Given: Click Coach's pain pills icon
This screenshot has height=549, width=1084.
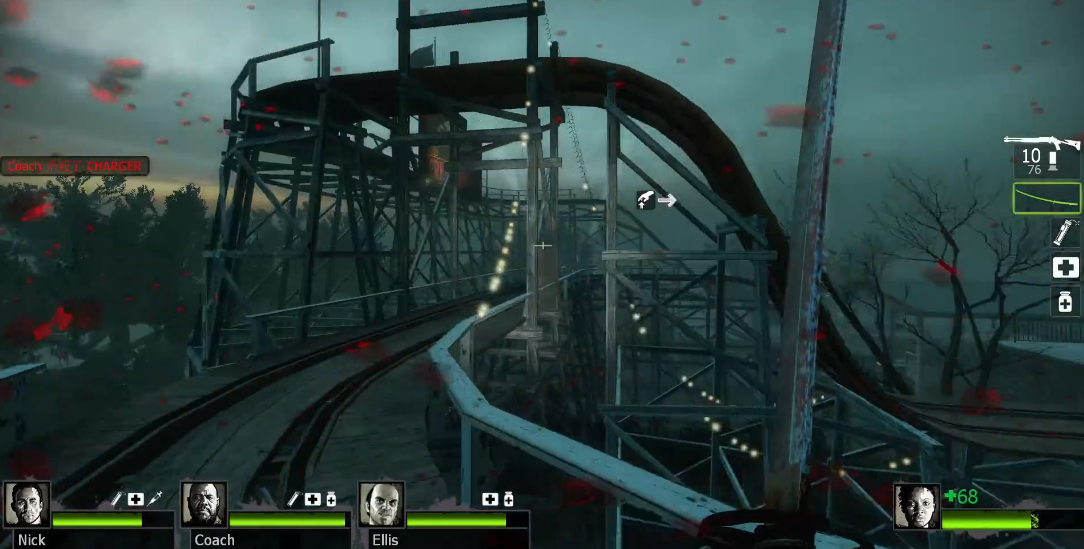Looking at the screenshot, I should click(x=331, y=498).
